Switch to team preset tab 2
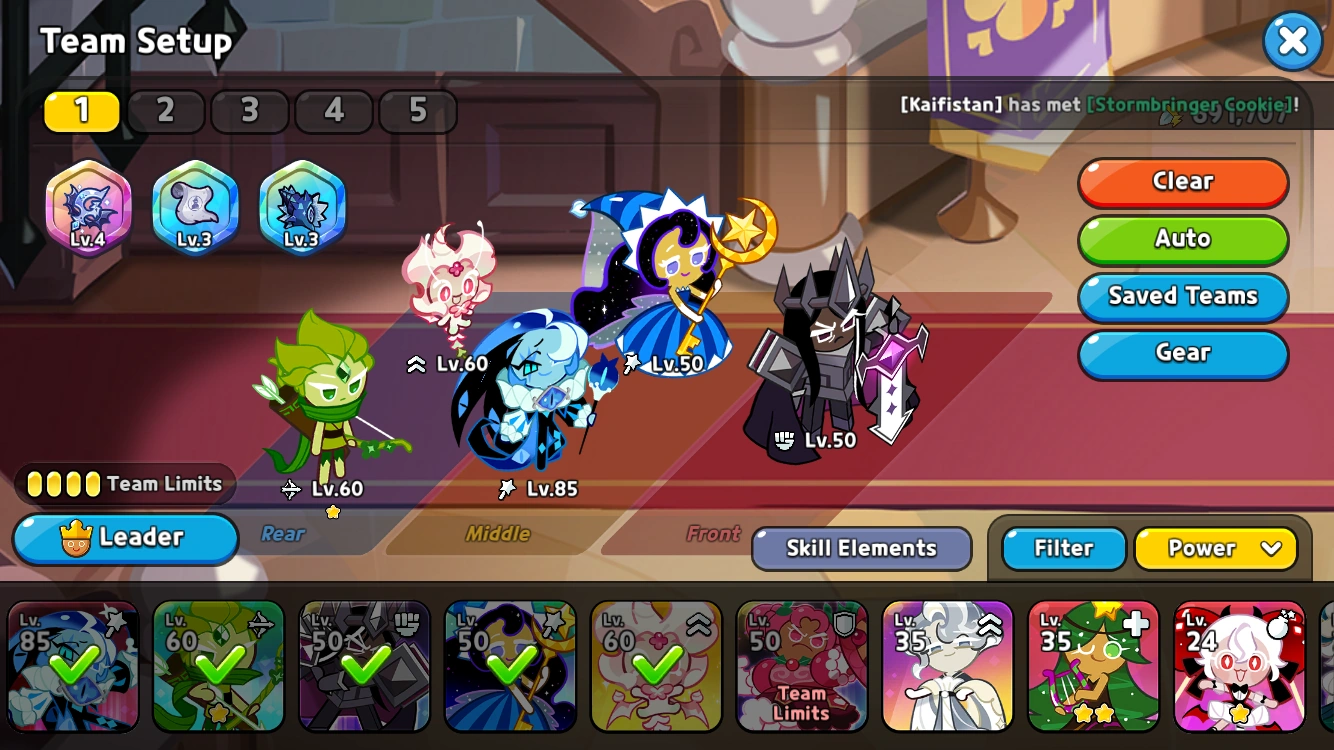 pos(166,111)
